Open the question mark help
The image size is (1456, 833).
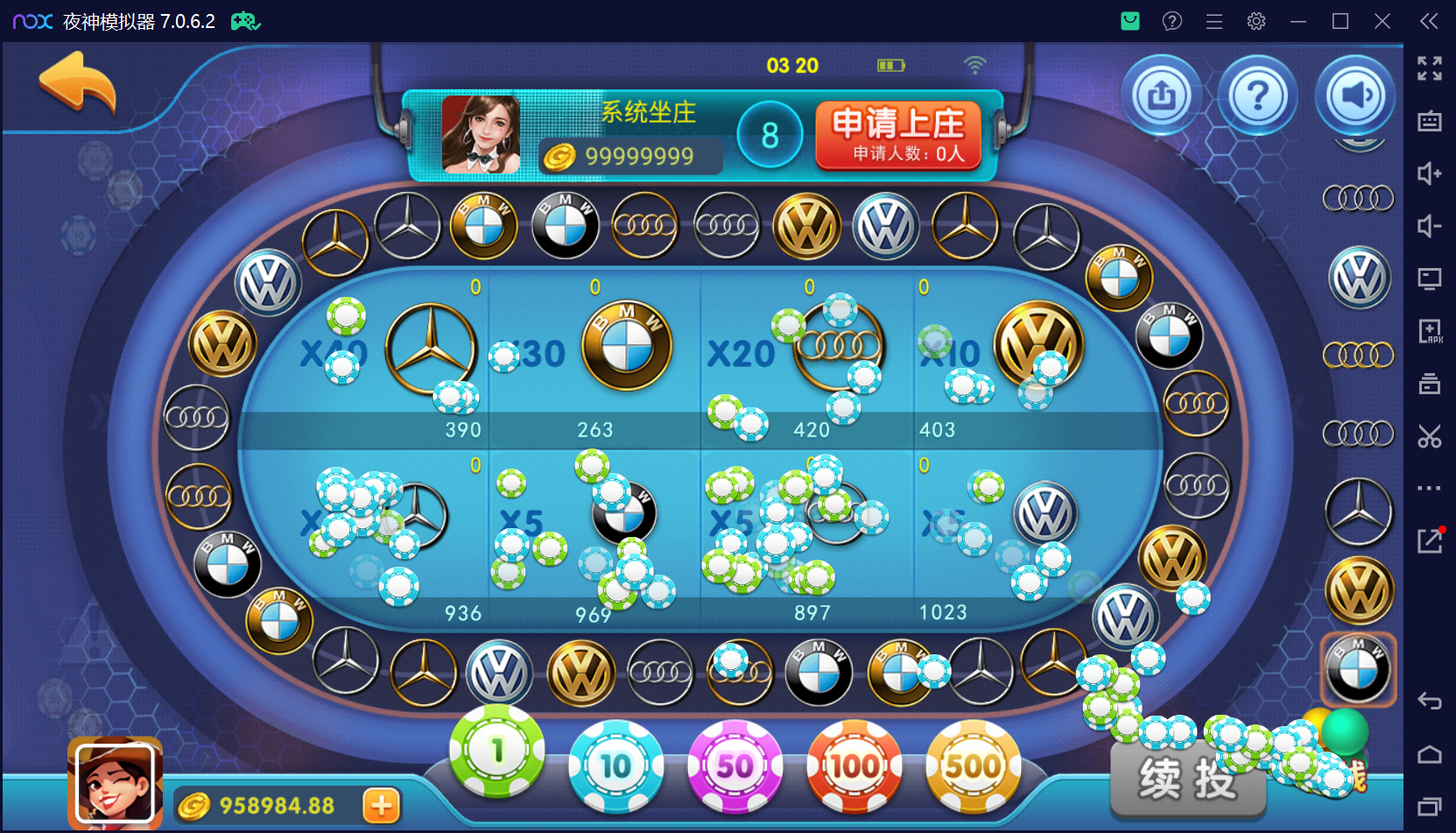(x=1258, y=95)
